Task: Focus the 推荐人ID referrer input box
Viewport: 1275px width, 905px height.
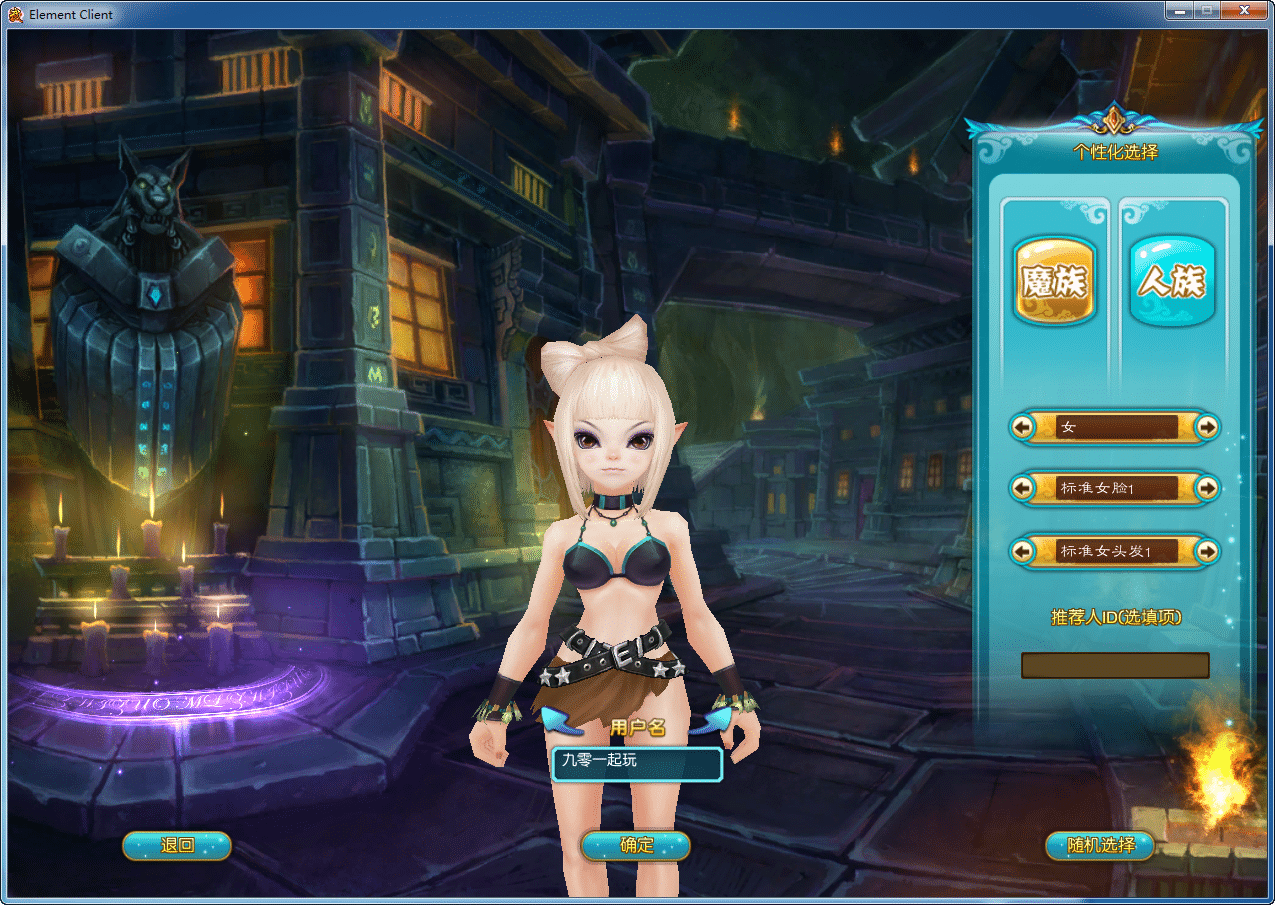Action: point(1114,665)
